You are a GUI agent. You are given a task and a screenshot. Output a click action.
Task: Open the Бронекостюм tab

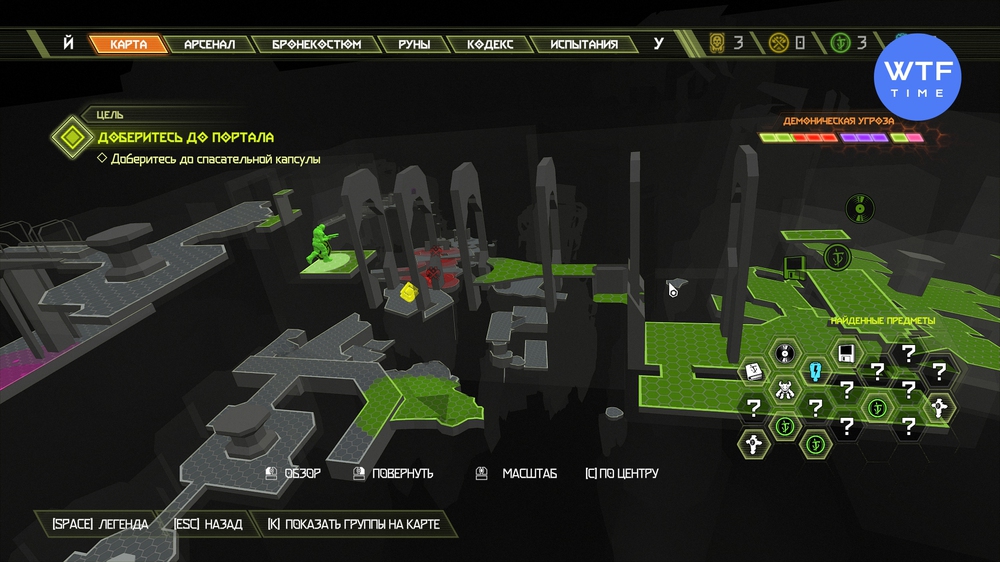(x=316, y=44)
